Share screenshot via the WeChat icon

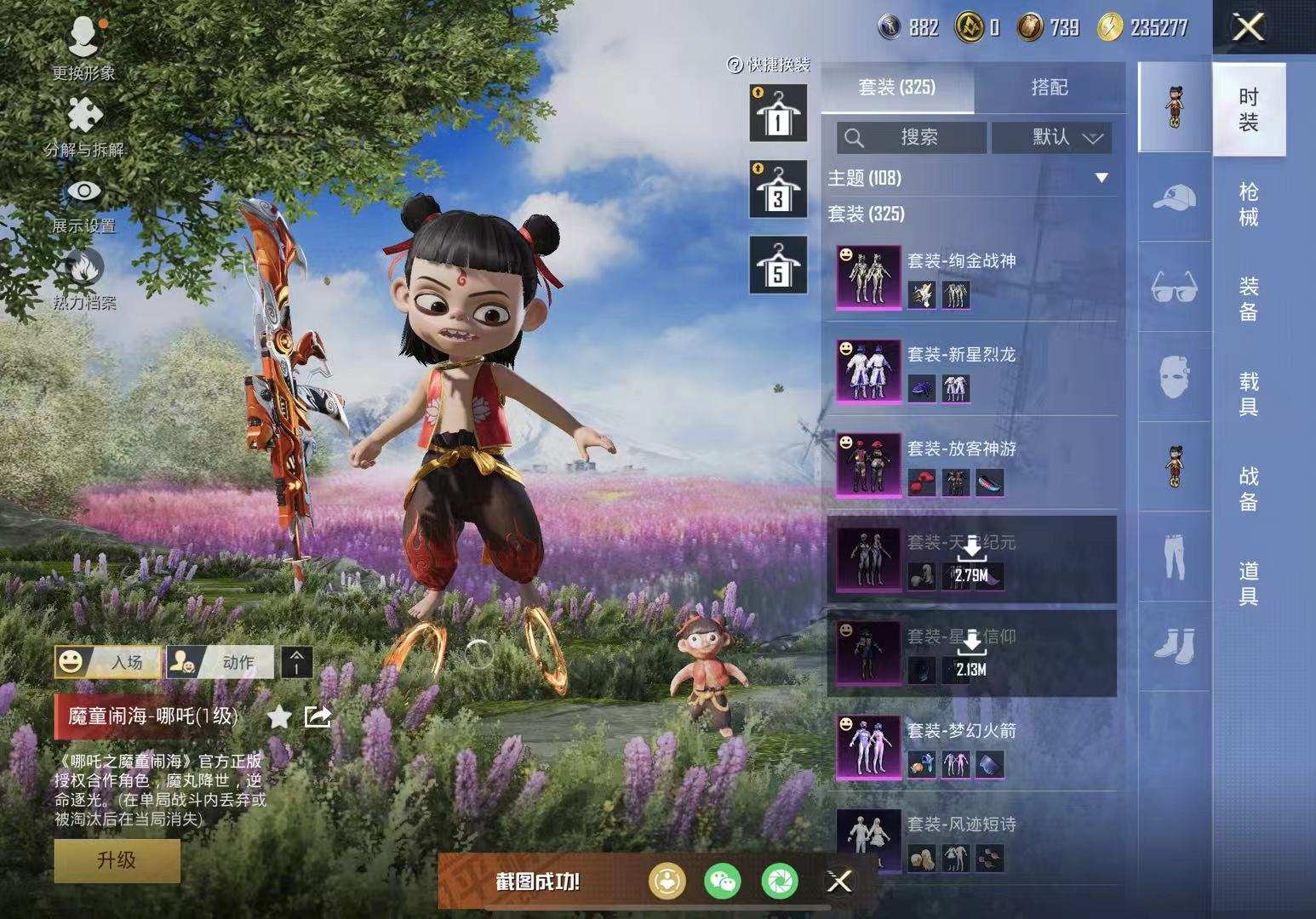pyautogui.click(x=723, y=882)
